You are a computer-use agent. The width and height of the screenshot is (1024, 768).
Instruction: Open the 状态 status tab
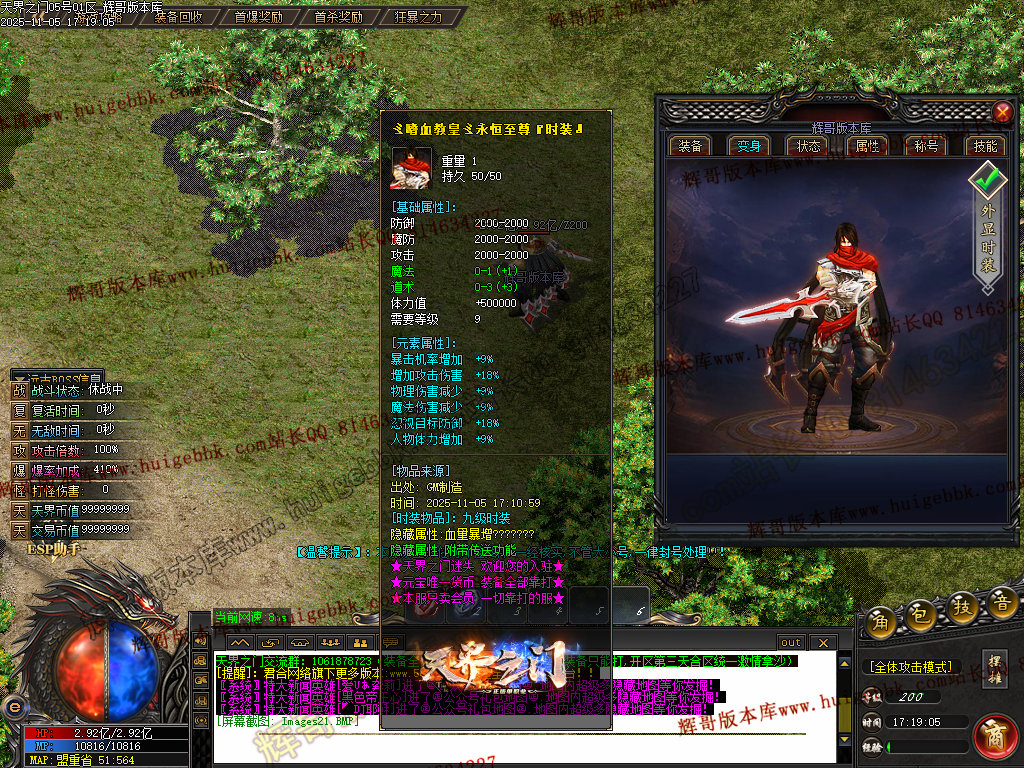coord(808,146)
